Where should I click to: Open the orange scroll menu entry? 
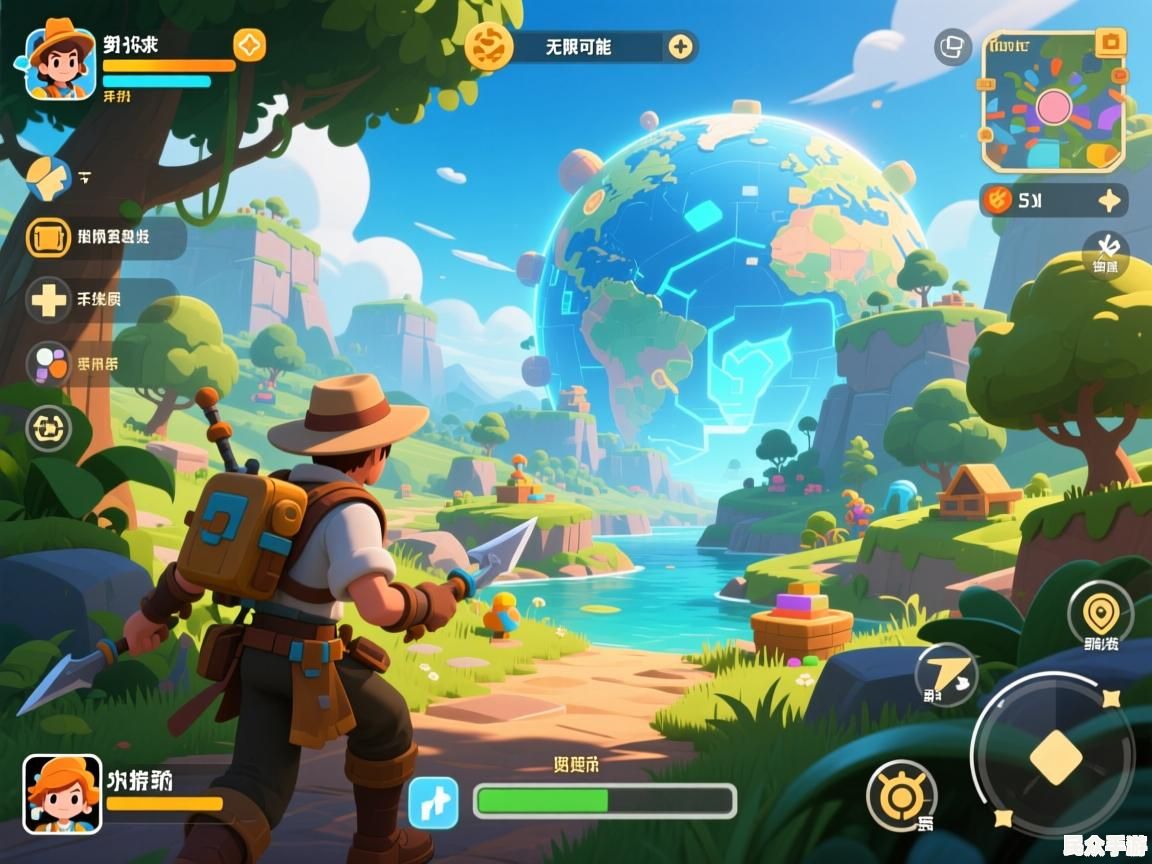tap(48, 238)
